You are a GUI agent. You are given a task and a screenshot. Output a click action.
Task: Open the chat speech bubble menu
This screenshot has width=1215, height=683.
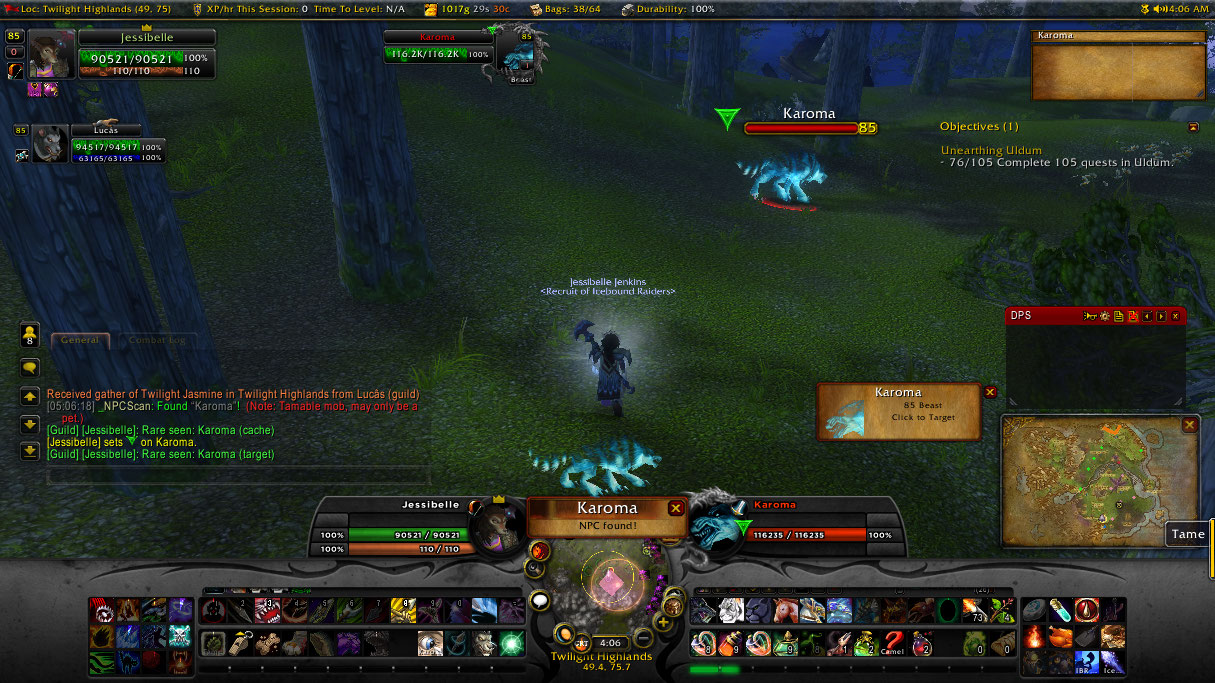(x=30, y=367)
